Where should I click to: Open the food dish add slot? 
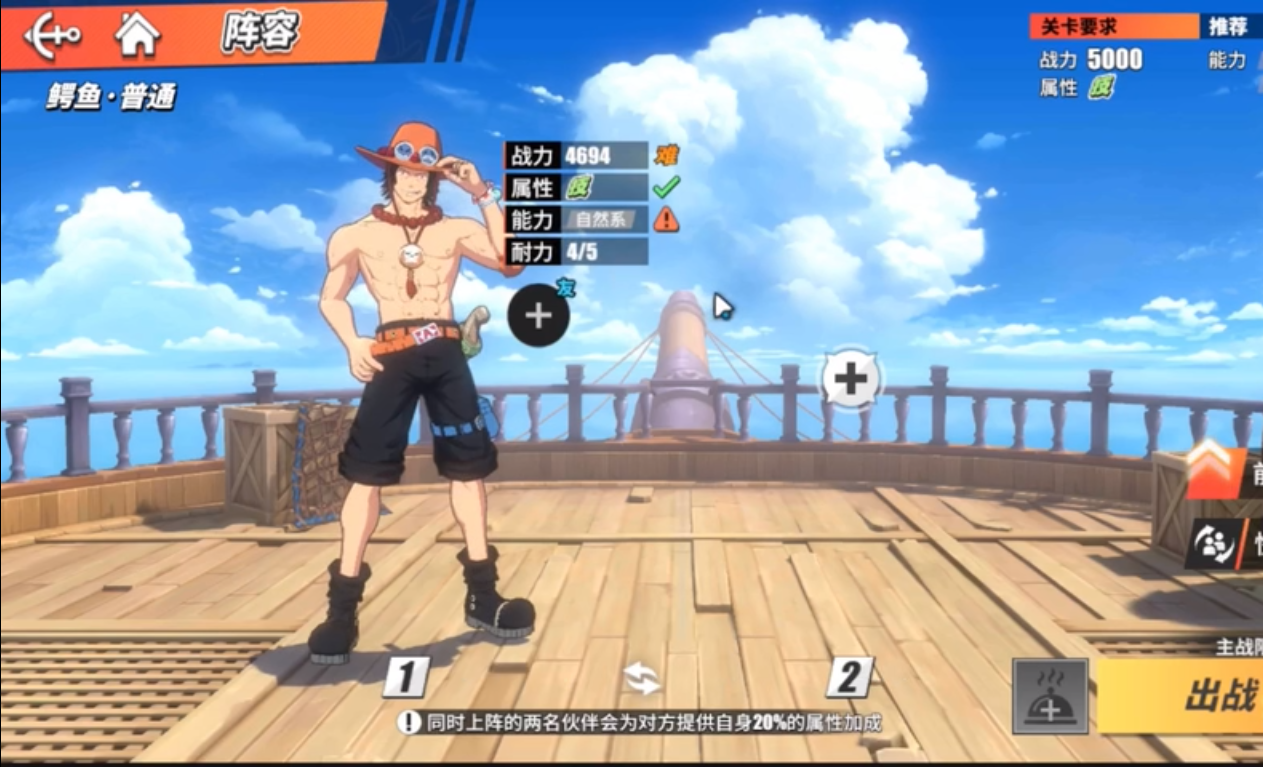coord(1049,696)
